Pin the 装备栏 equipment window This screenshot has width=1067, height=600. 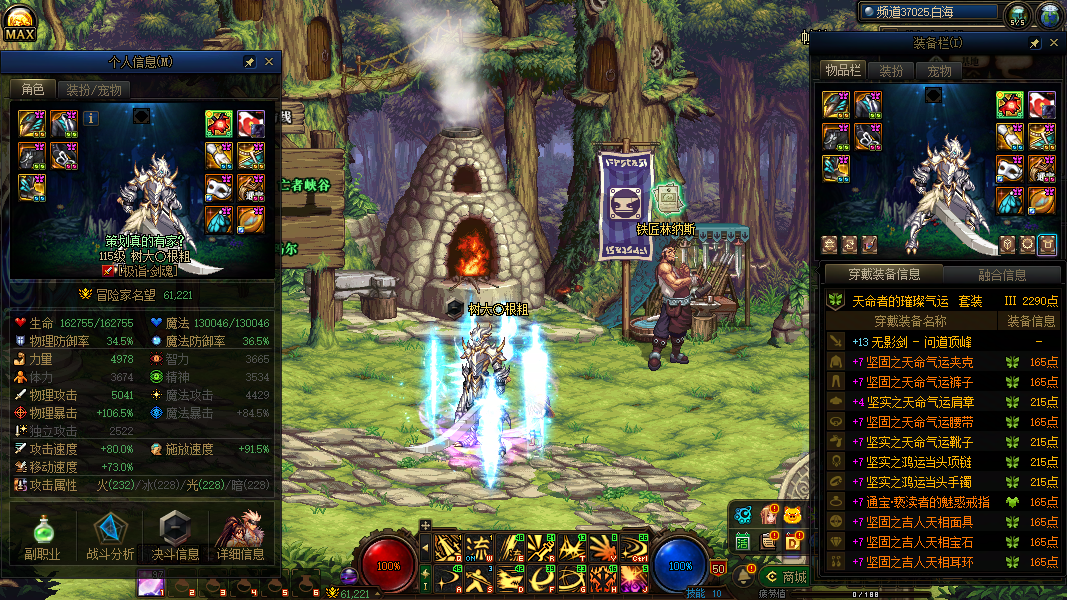(x=1035, y=44)
